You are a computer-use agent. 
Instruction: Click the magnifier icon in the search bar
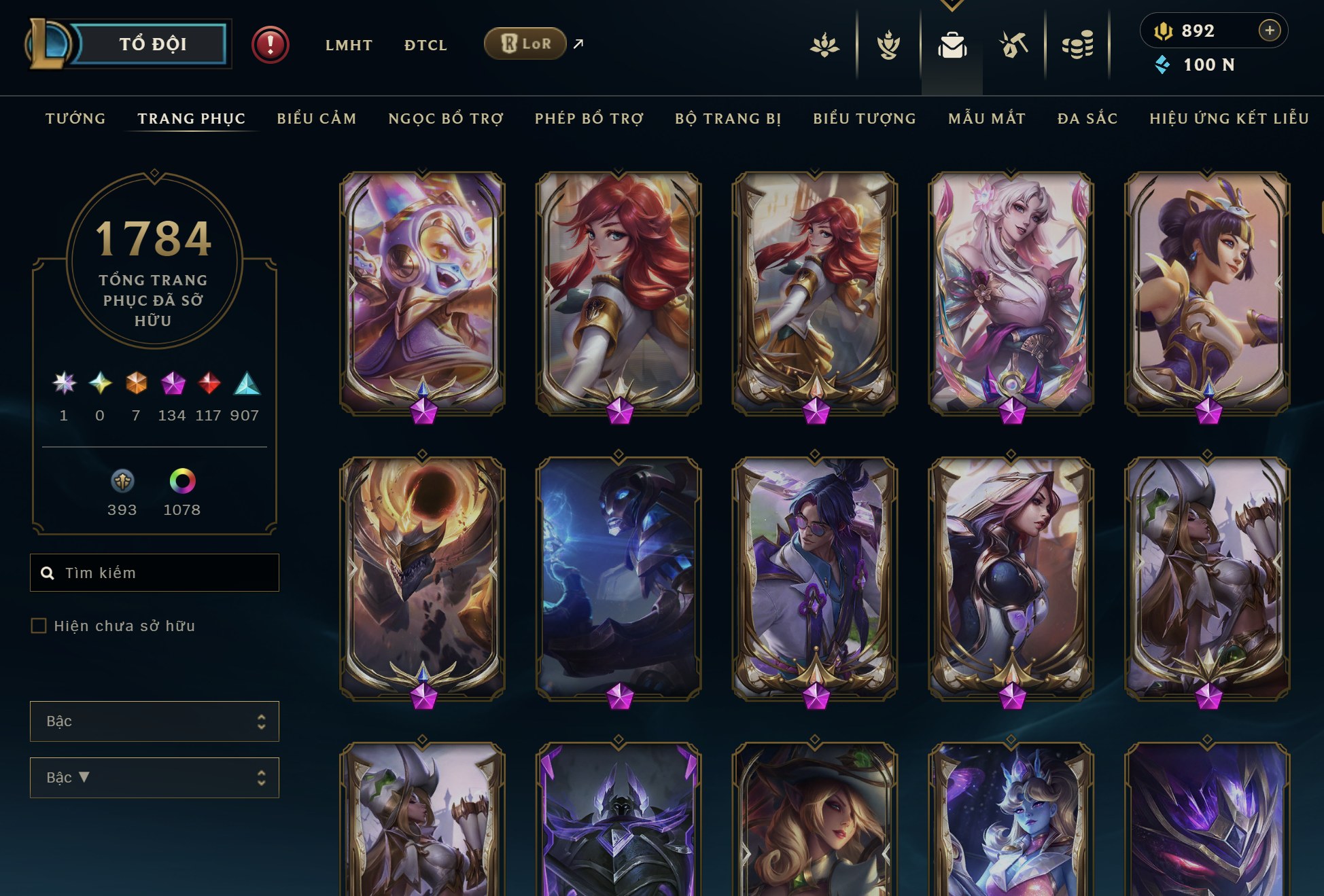47,573
